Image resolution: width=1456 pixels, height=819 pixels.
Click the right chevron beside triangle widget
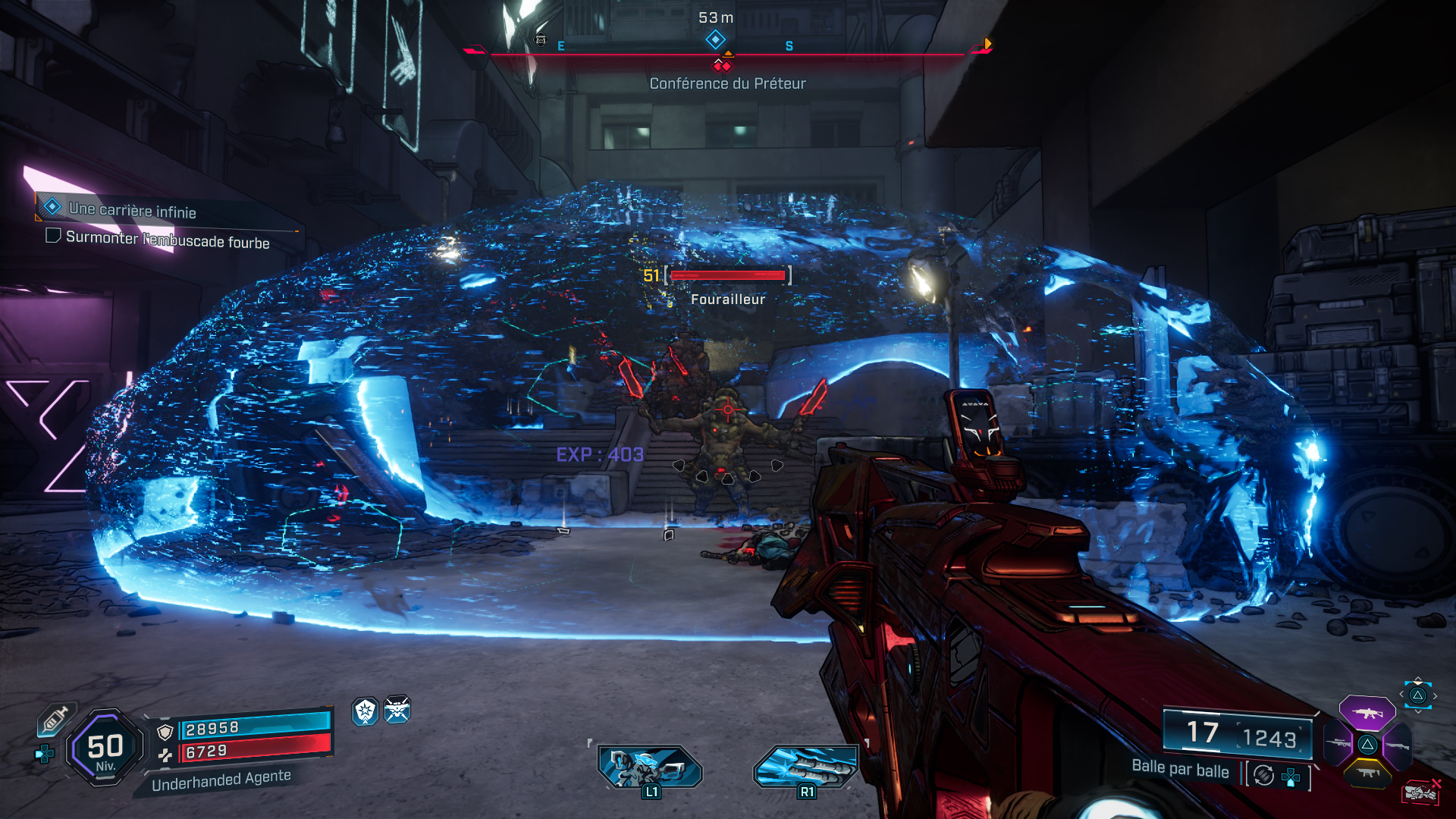coord(1436,695)
